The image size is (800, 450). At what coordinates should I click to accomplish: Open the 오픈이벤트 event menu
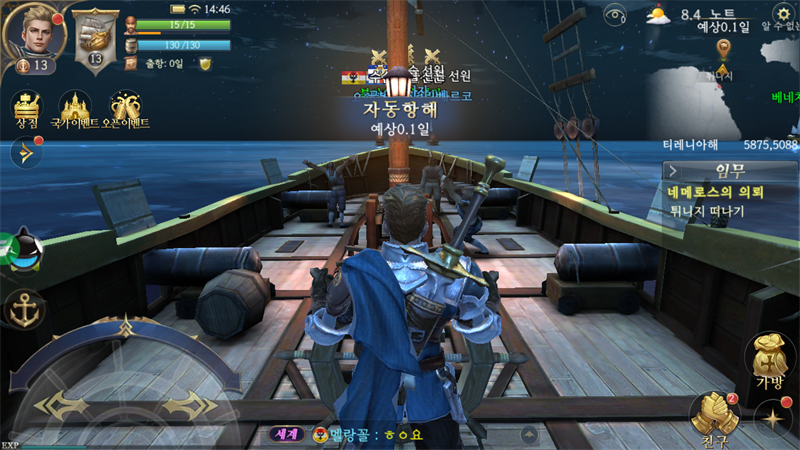pyautogui.click(x=129, y=109)
